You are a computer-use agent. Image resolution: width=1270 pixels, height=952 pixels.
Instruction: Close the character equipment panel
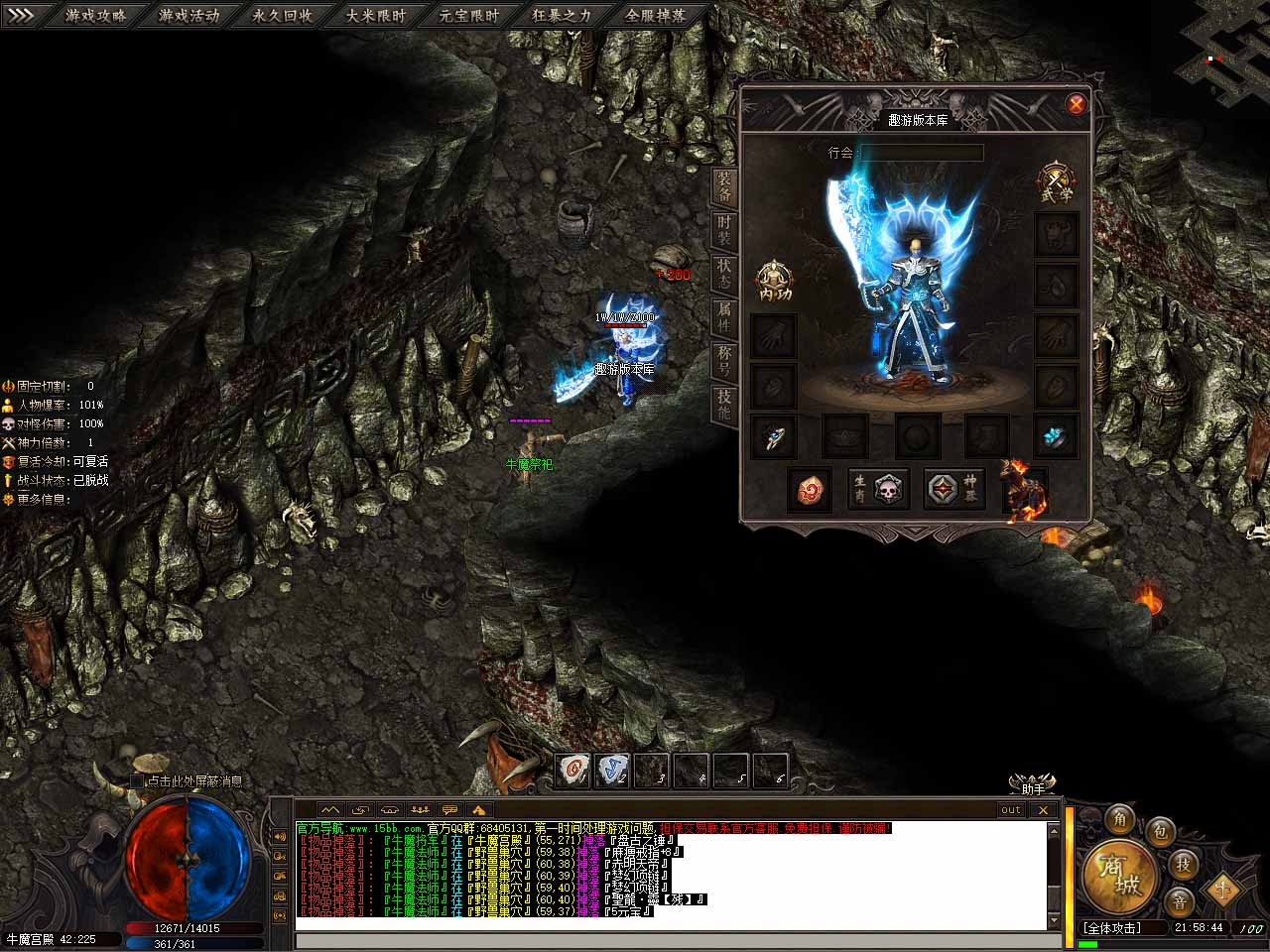coord(1076,104)
